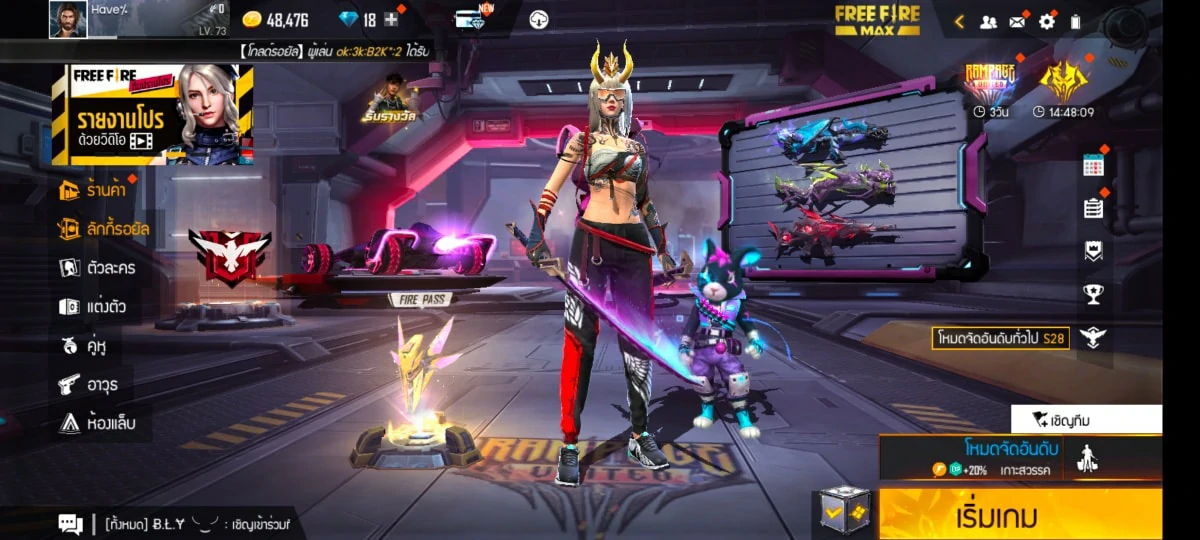The width and height of the screenshot is (1200, 540).
Task: Open the friends list icon
Action: coord(988,21)
